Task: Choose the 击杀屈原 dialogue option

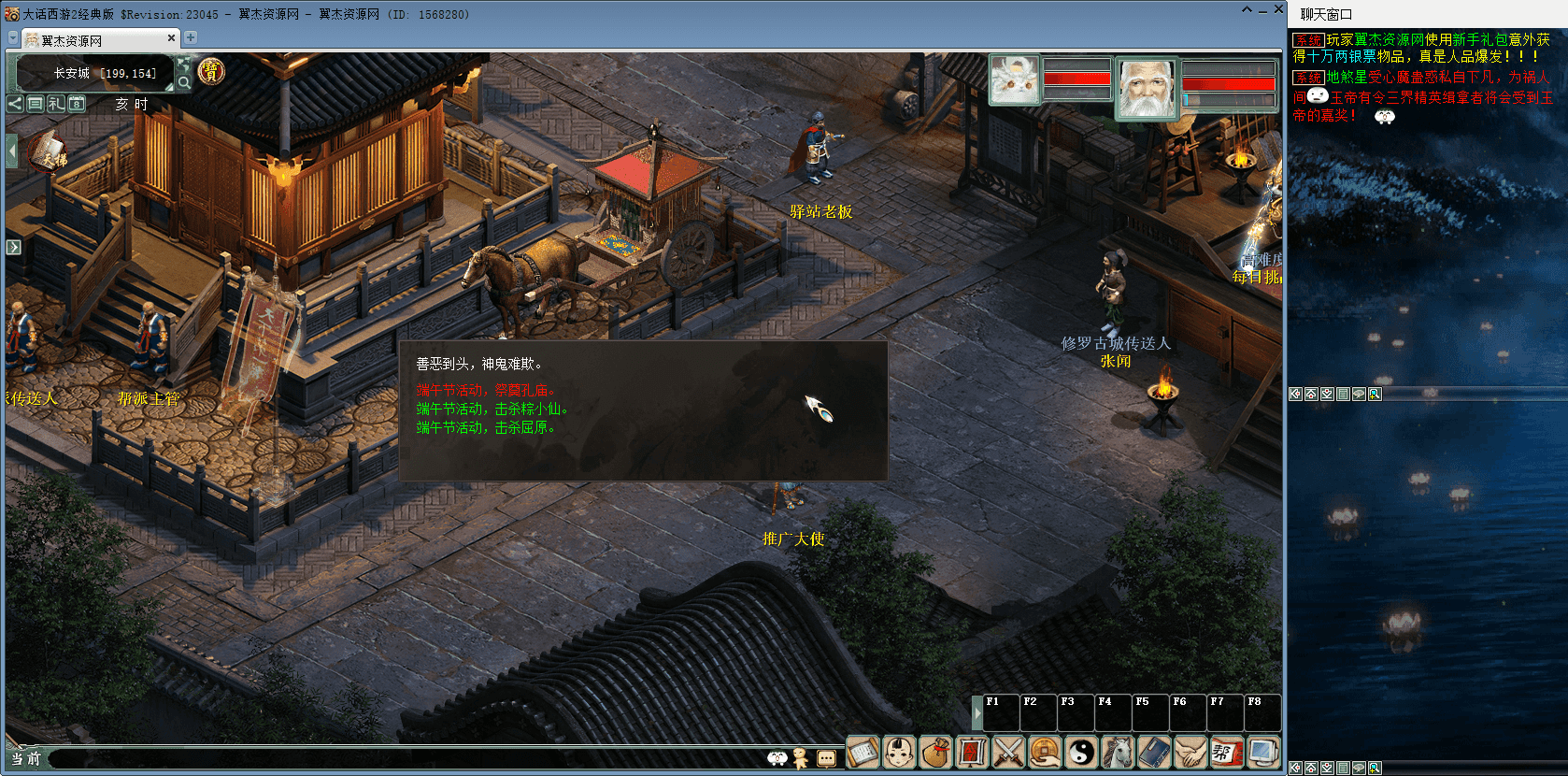Action: [485, 427]
